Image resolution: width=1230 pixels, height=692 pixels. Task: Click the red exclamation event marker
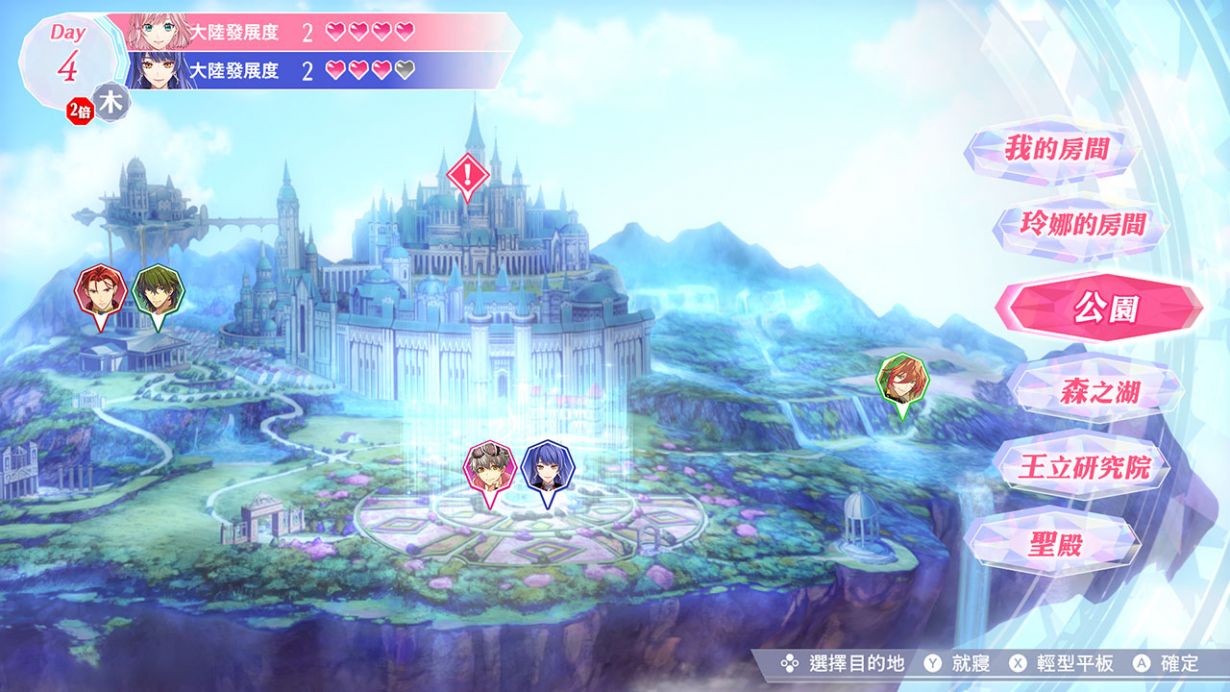point(467,176)
